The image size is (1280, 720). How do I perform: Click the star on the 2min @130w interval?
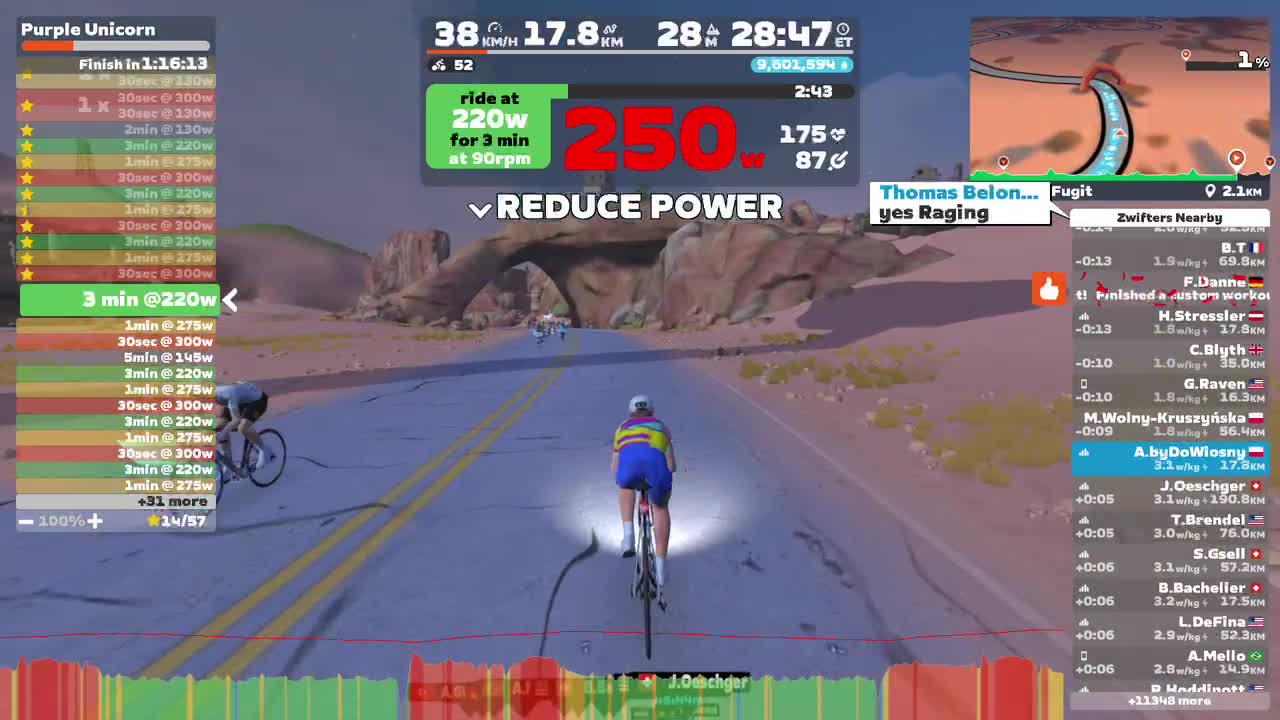coord(29,129)
